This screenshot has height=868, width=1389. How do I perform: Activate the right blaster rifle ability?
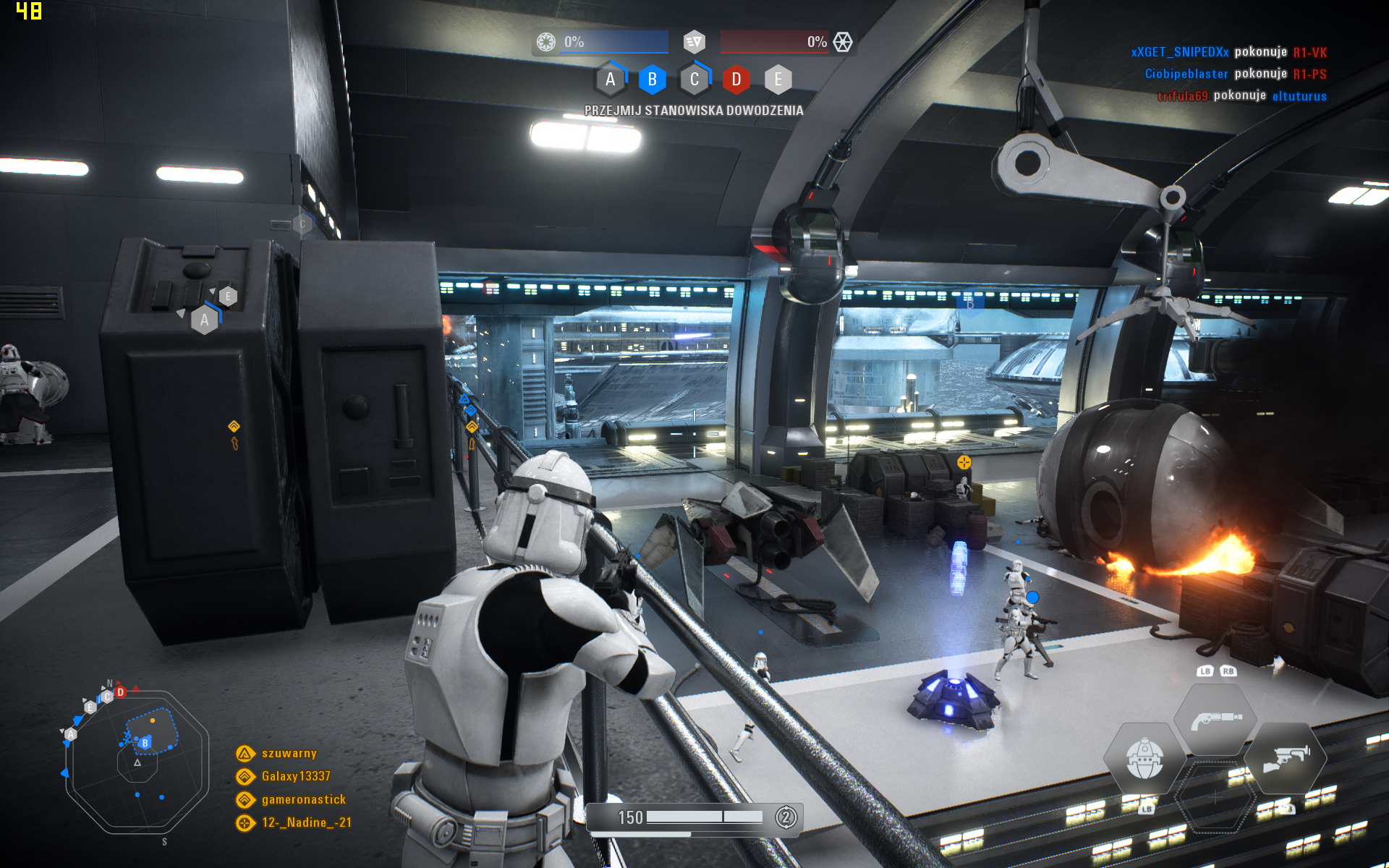click(1286, 759)
